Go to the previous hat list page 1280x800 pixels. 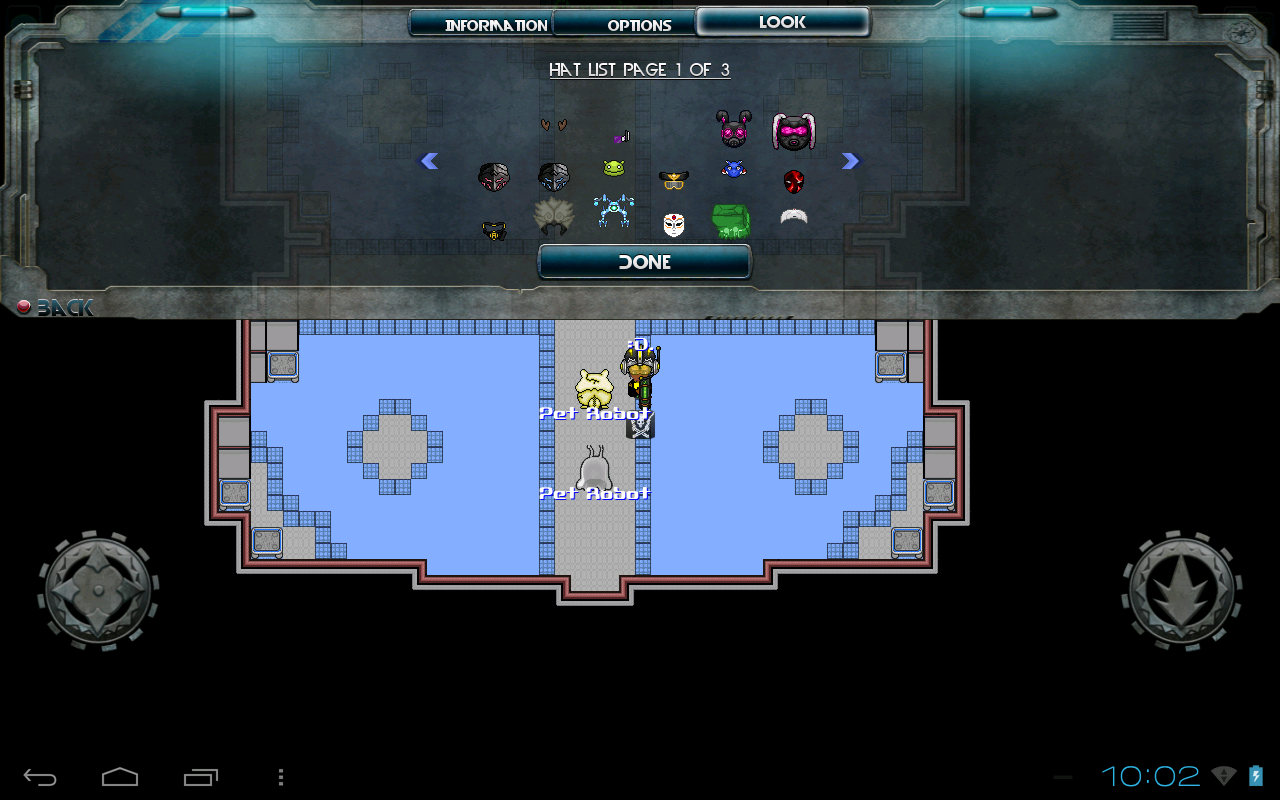(x=429, y=161)
